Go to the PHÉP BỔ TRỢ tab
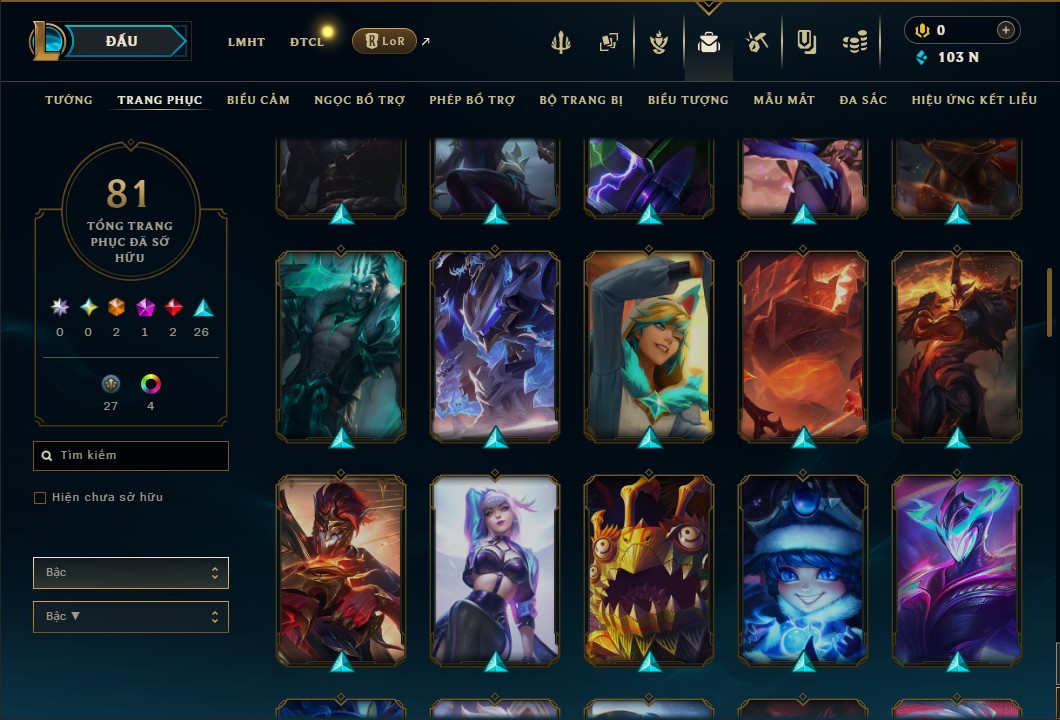This screenshot has height=720, width=1060. pyautogui.click(x=472, y=100)
